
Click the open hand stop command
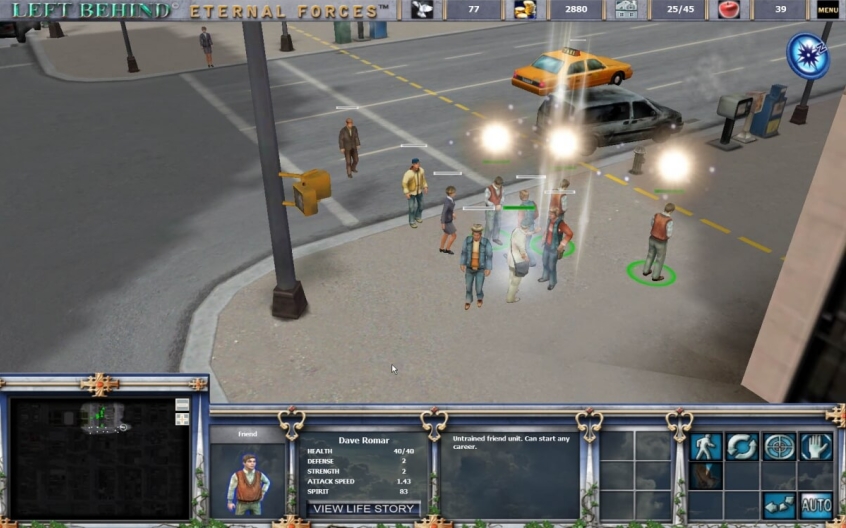pos(816,446)
